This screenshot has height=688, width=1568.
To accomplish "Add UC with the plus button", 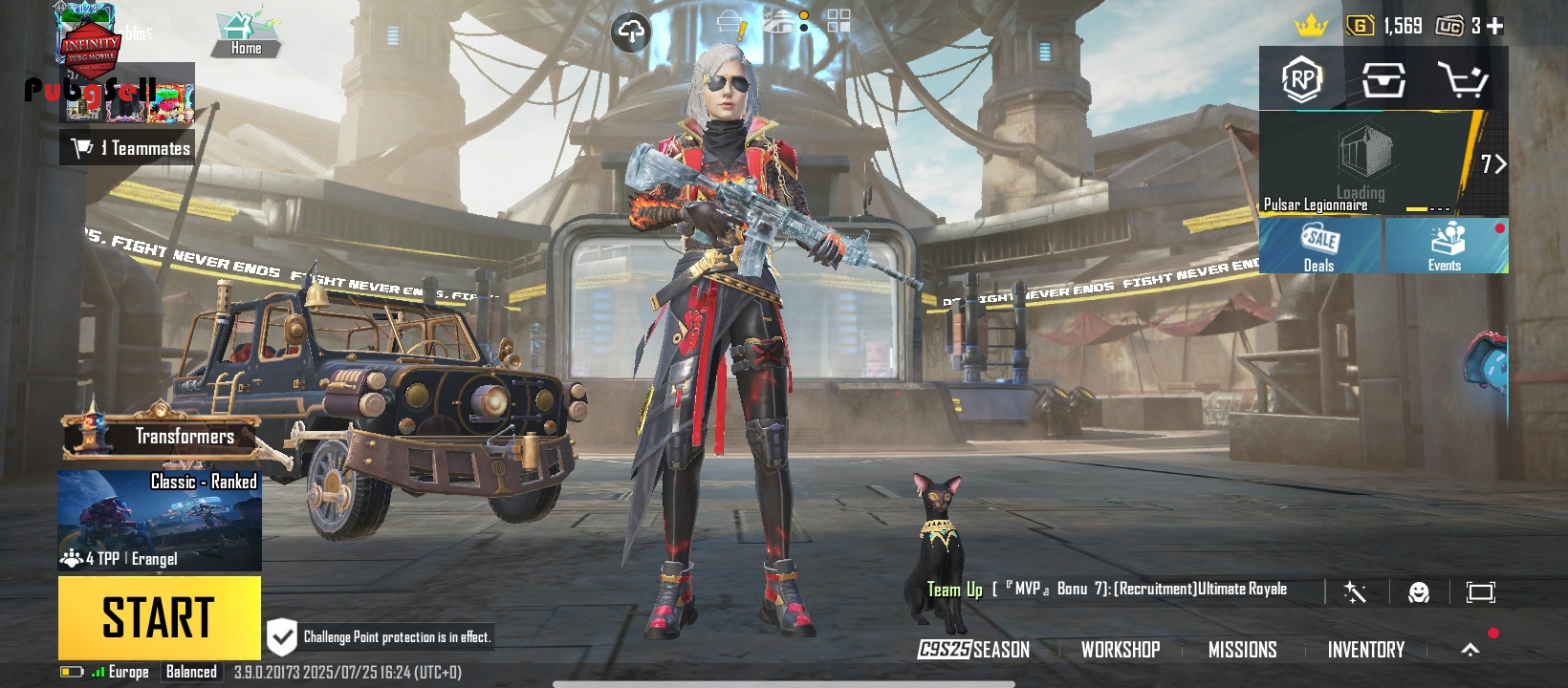I will tap(1495, 26).
